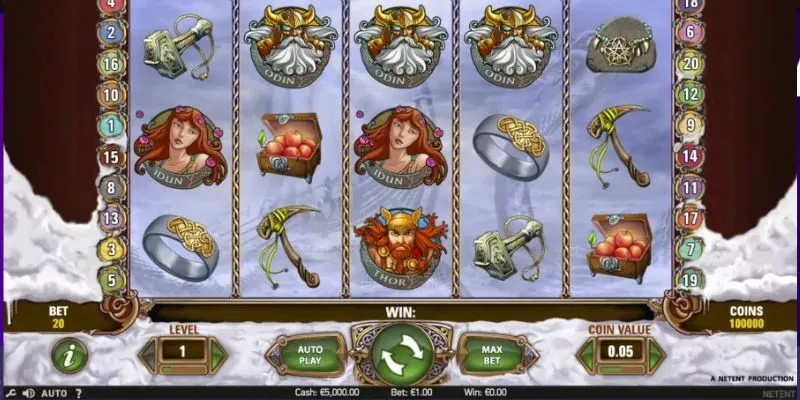Open the wrench settings icon
Image resolution: width=800 pixels, height=400 pixels.
10,393
